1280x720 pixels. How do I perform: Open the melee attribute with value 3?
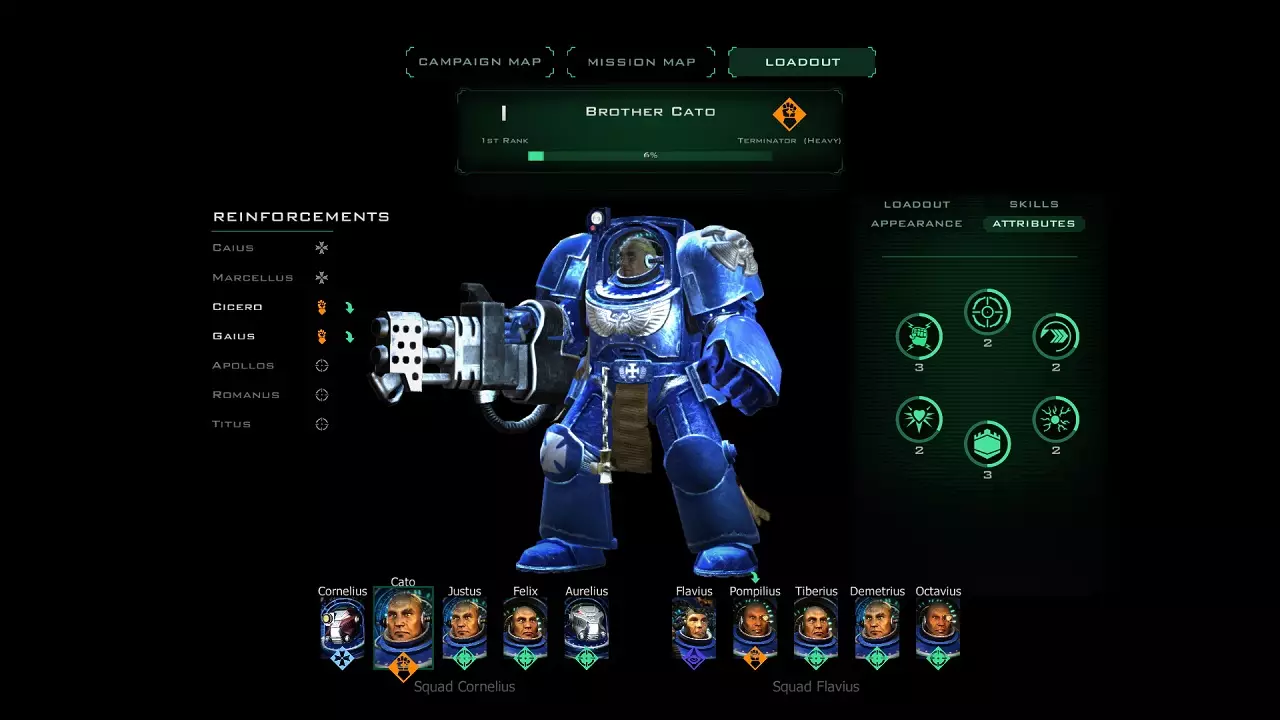click(x=919, y=337)
